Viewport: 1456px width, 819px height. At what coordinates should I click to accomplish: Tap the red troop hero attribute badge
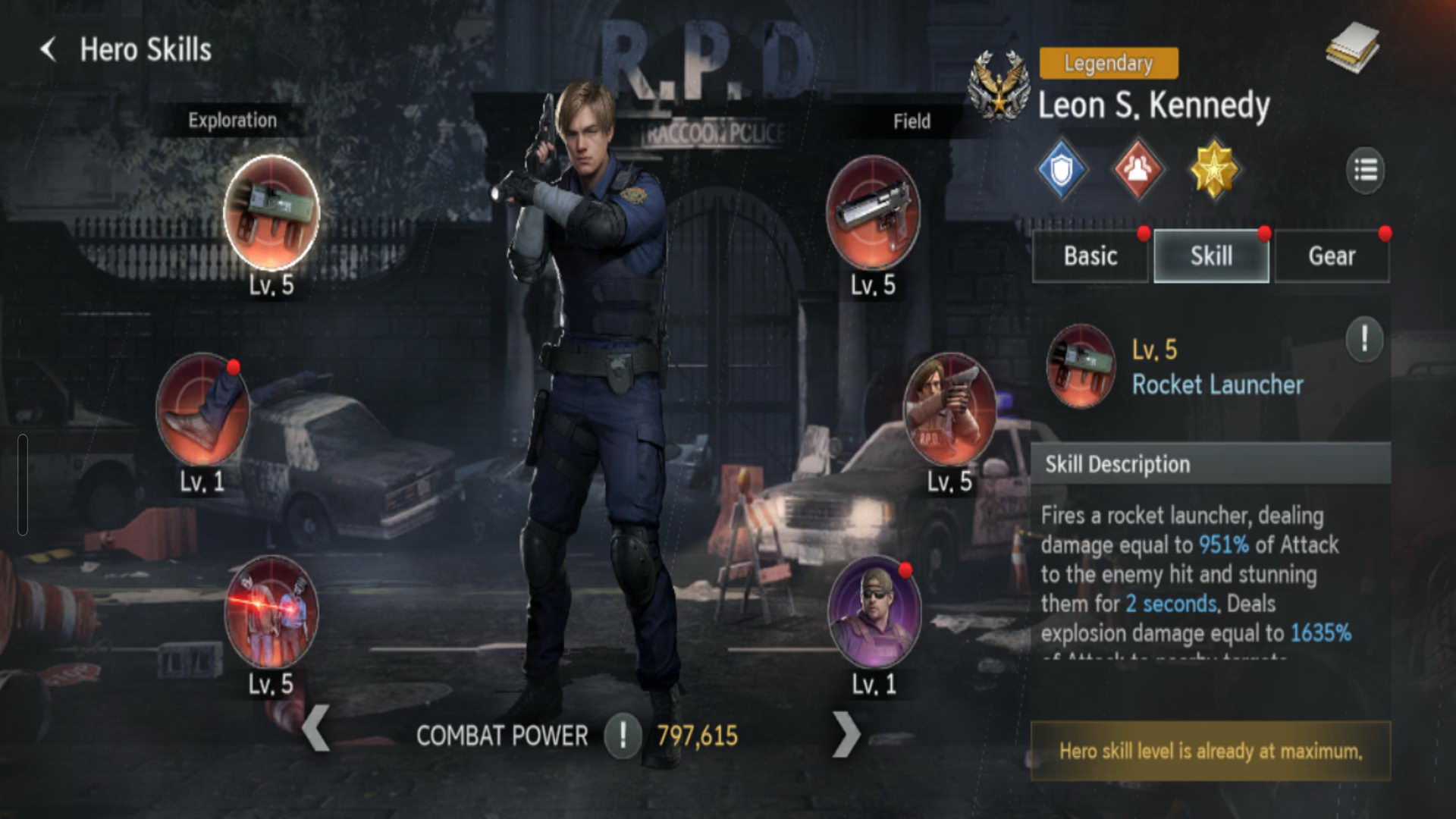(1137, 170)
